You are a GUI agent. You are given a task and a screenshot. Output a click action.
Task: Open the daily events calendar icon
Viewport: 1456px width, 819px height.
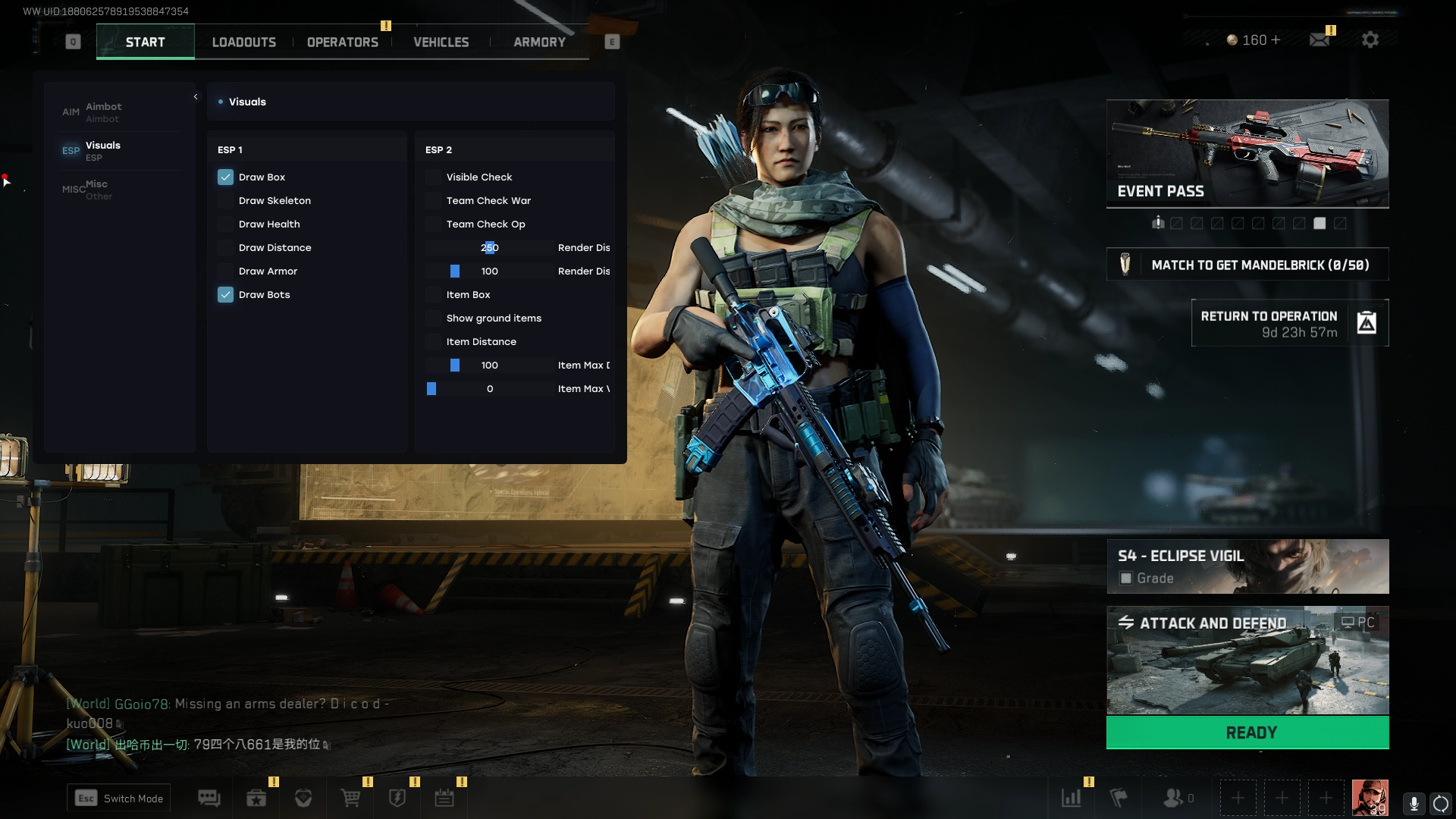(444, 798)
